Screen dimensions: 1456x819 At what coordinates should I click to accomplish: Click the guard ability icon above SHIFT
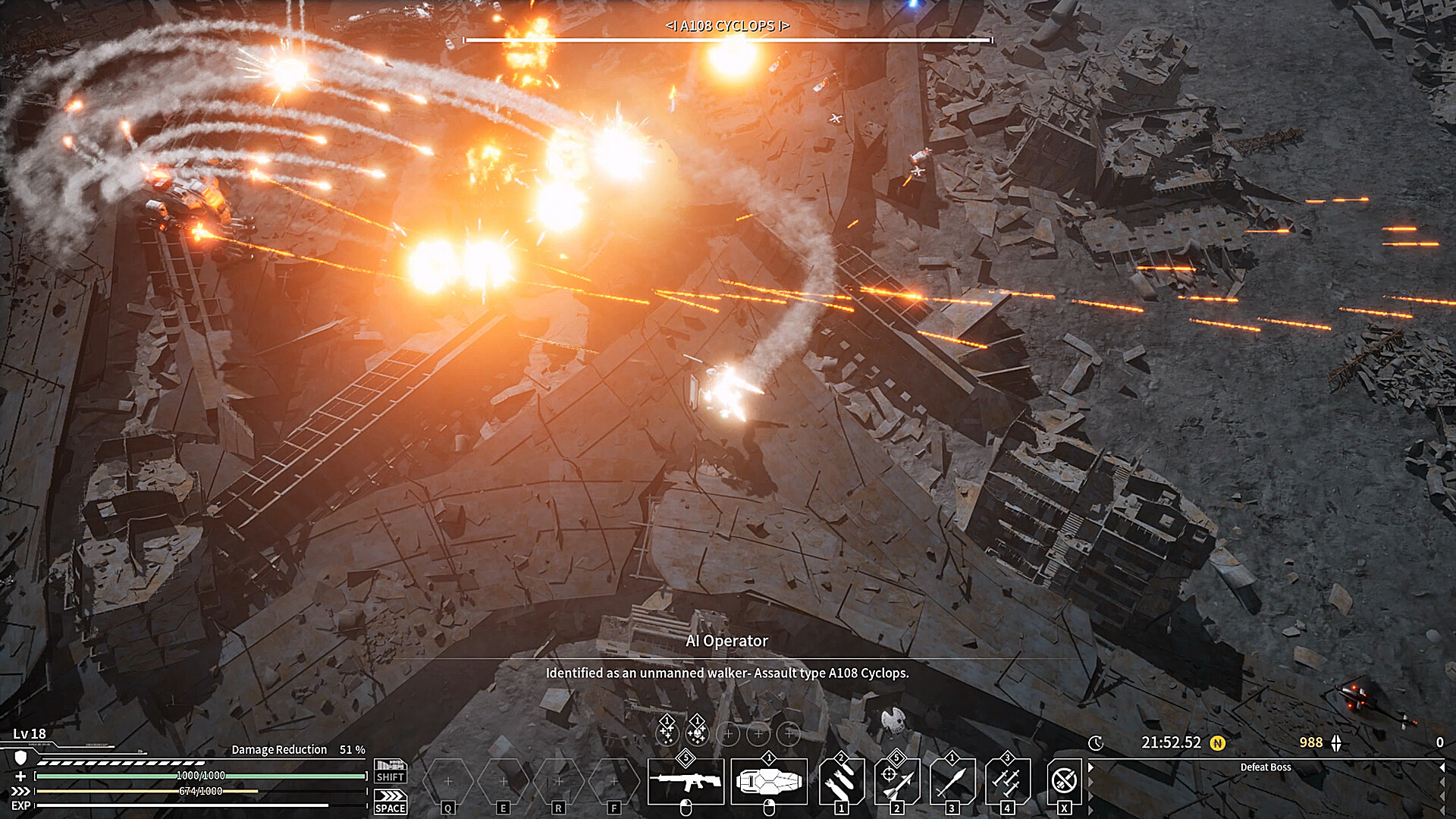390,766
